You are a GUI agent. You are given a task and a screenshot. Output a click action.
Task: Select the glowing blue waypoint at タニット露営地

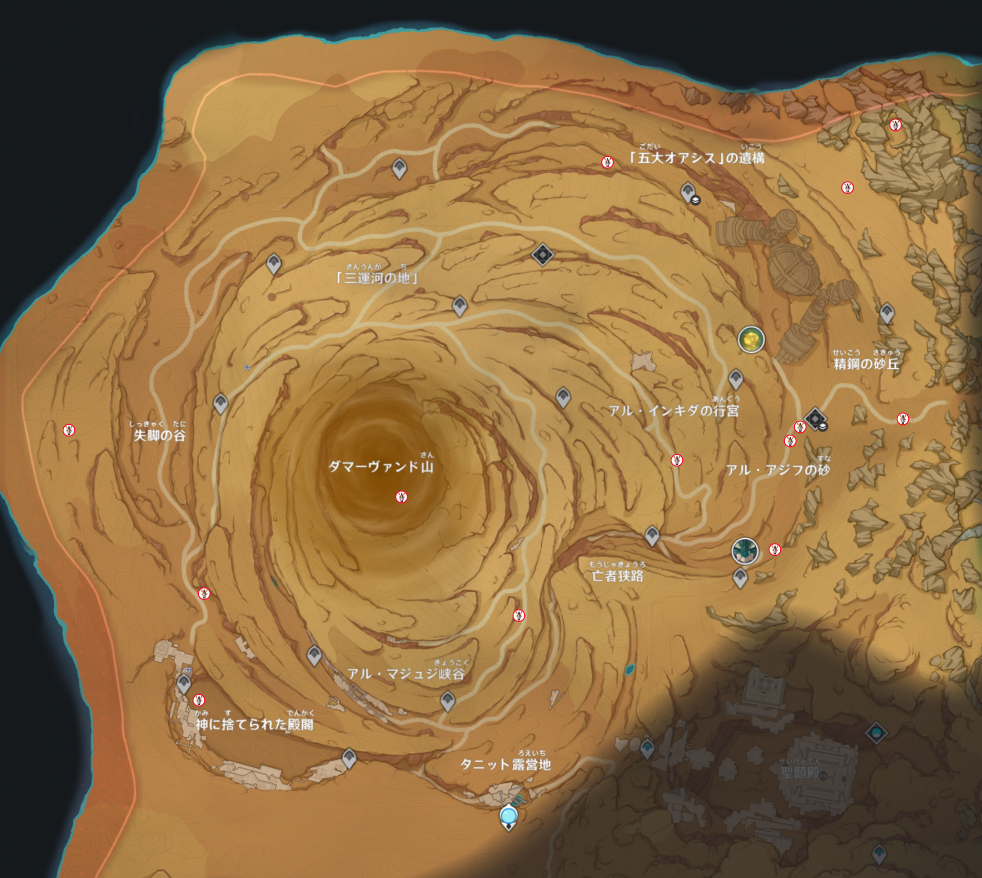pos(509,817)
